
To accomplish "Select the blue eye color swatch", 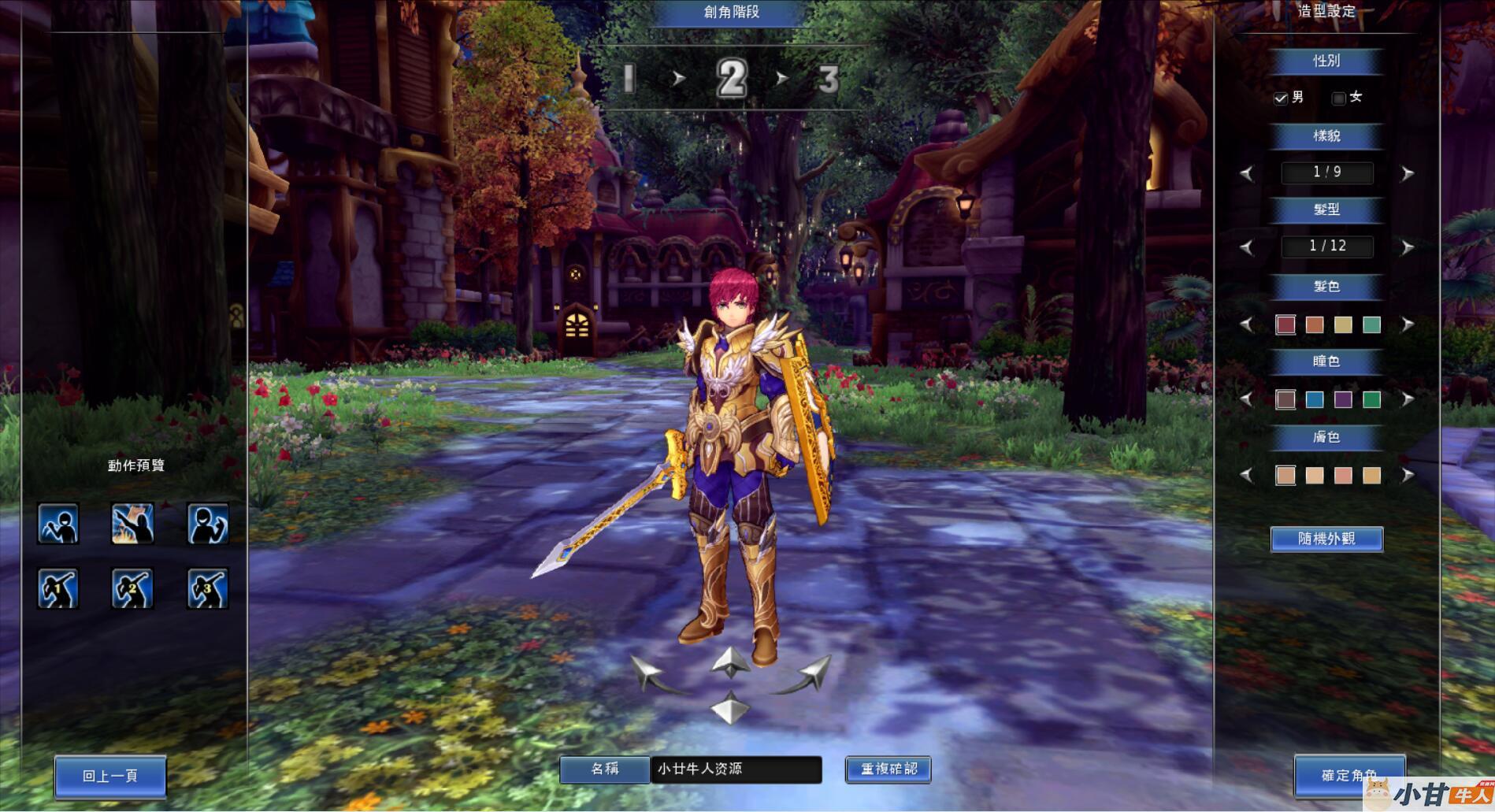I will 1314,399.
